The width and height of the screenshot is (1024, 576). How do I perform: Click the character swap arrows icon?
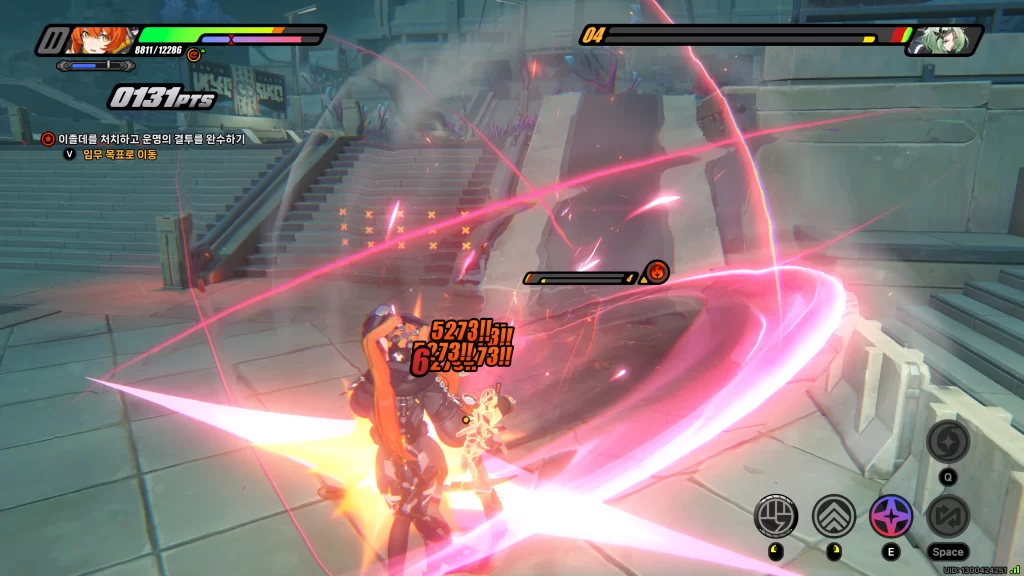click(947, 515)
